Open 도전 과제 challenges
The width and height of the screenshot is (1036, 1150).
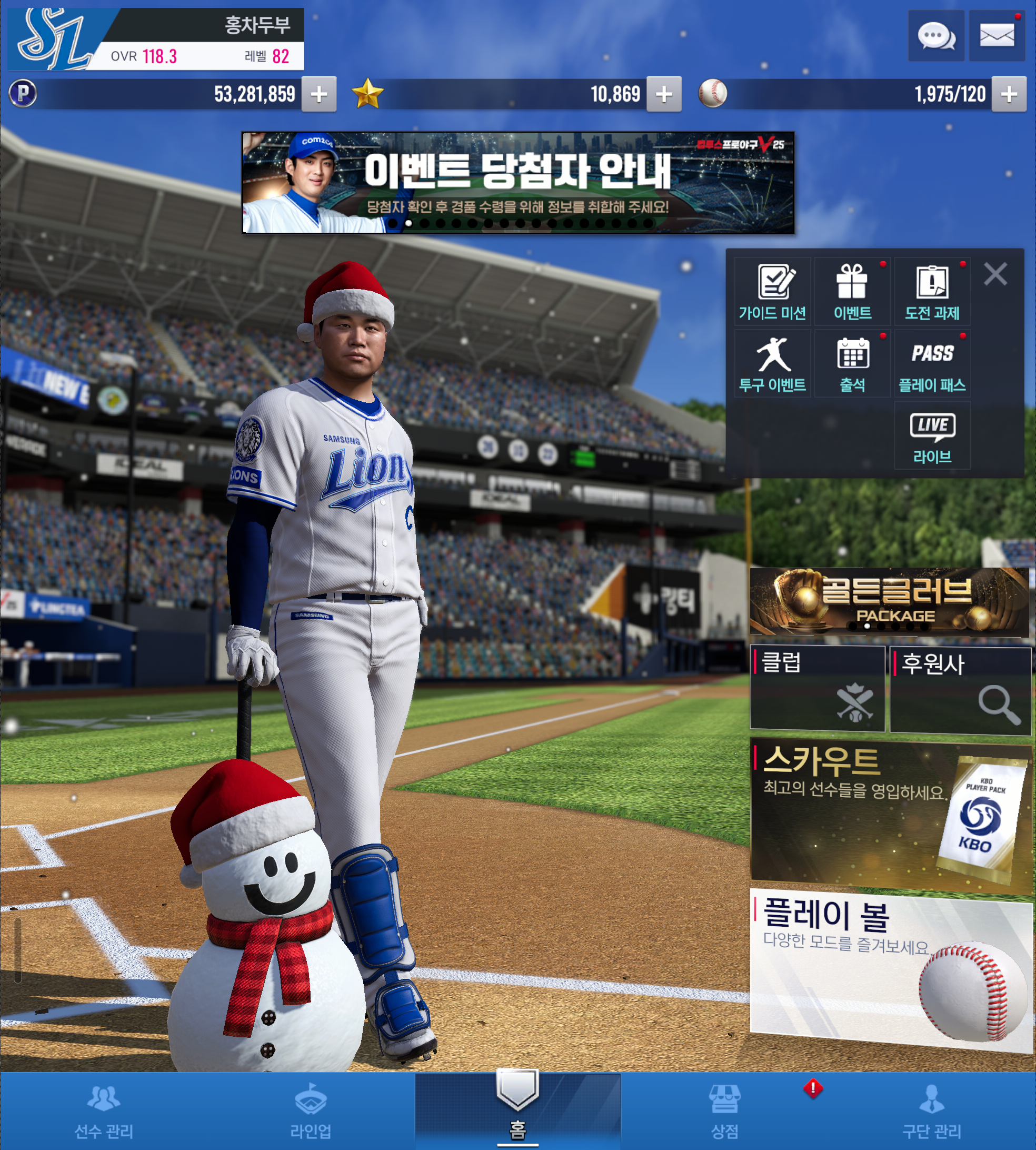pyautogui.click(x=932, y=292)
